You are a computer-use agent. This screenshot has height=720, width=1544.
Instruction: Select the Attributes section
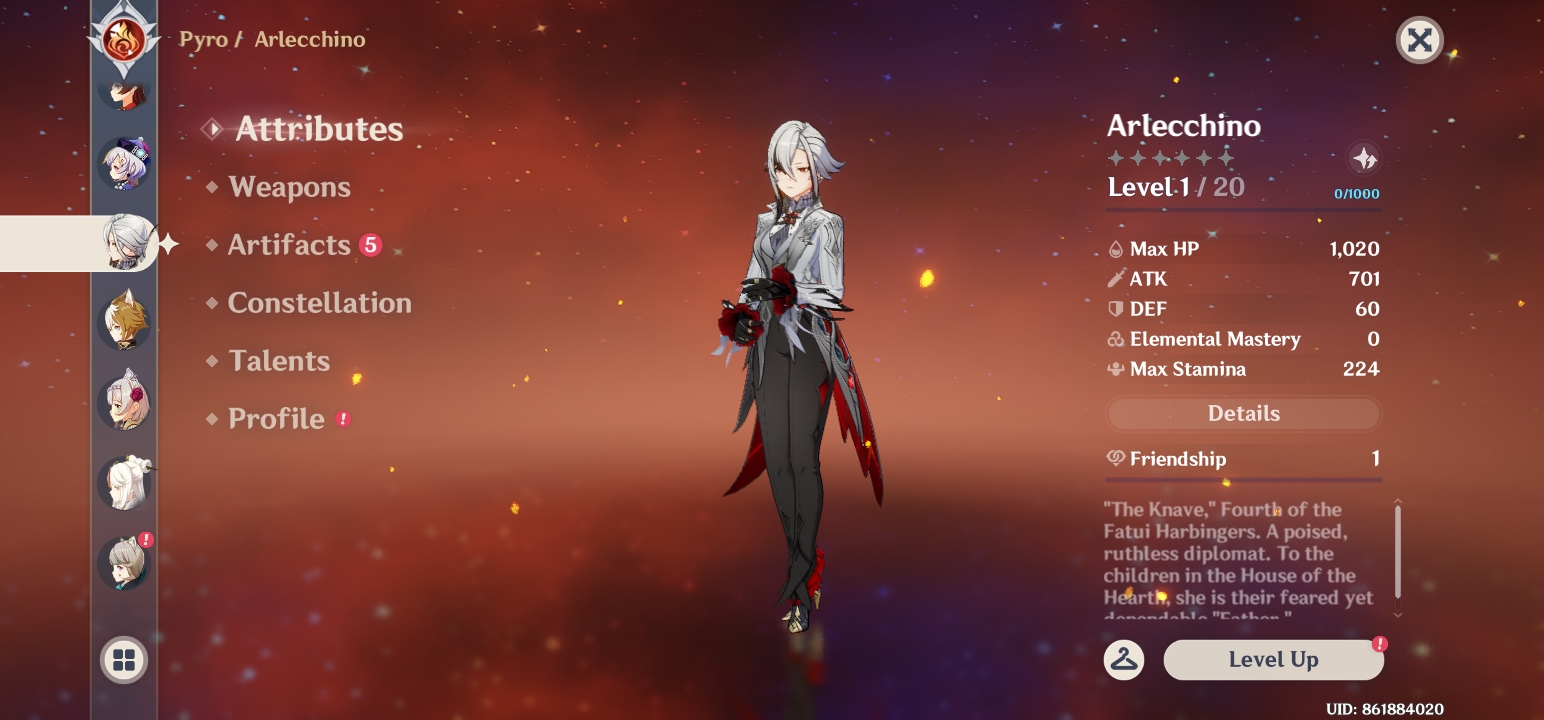coord(318,128)
